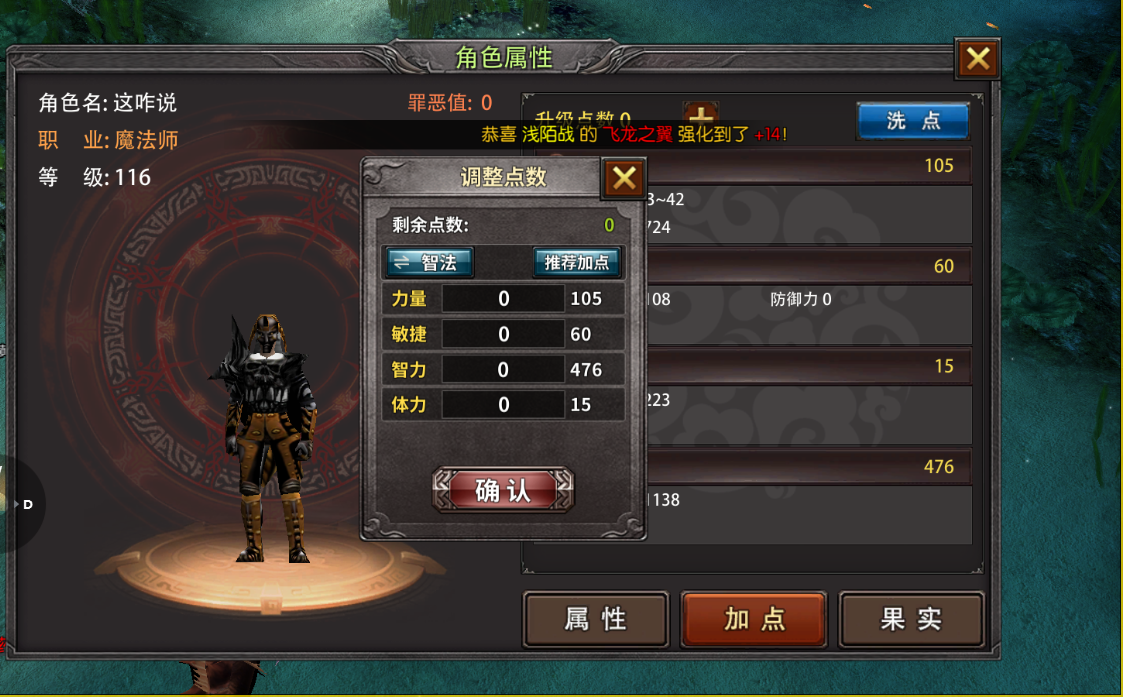Confirm with the 确认 button
The width and height of the screenshot is (1123, 697).
coord(503,490)
